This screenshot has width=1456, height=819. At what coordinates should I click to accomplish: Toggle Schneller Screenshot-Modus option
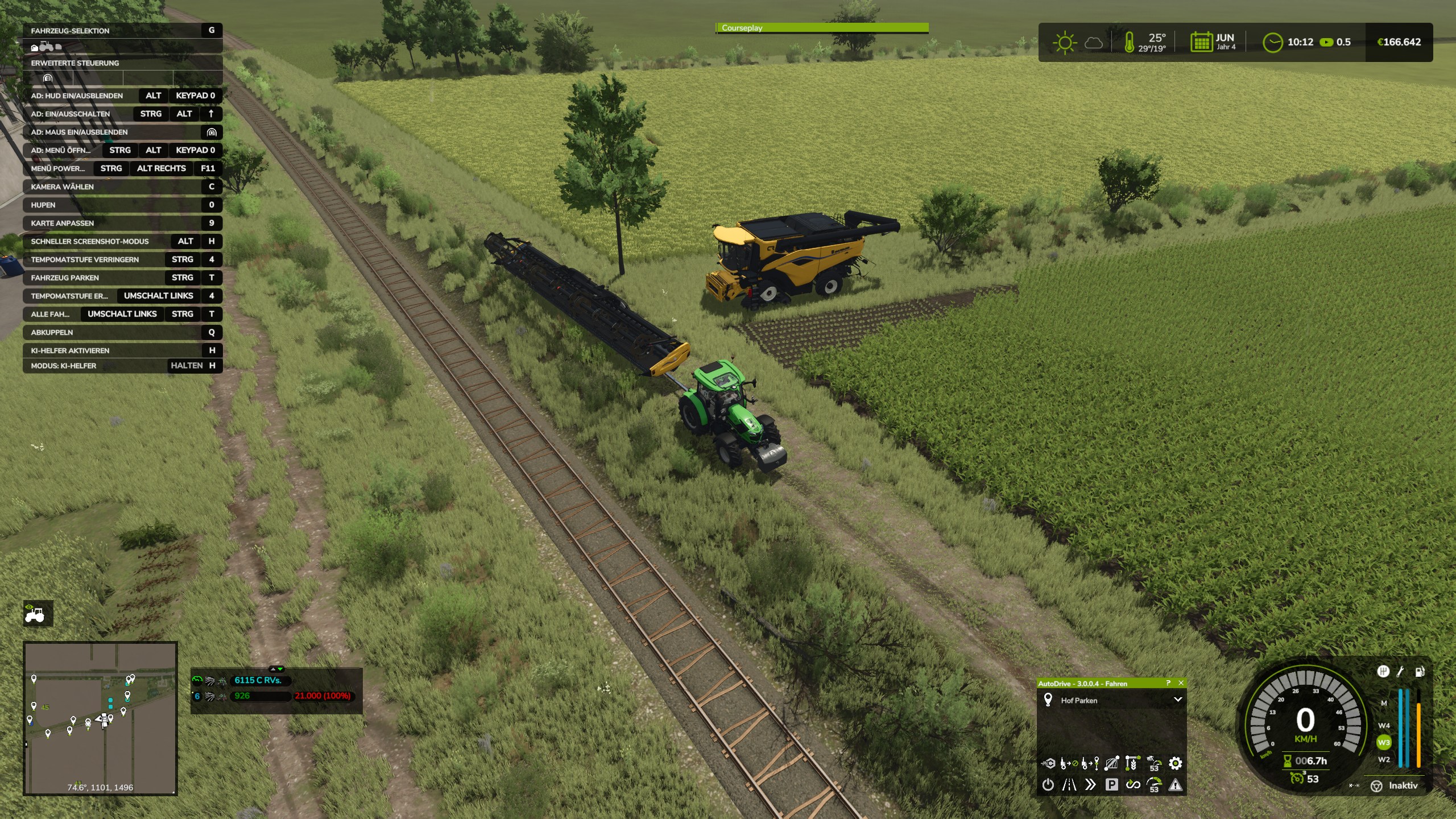[x=89, y=241]
